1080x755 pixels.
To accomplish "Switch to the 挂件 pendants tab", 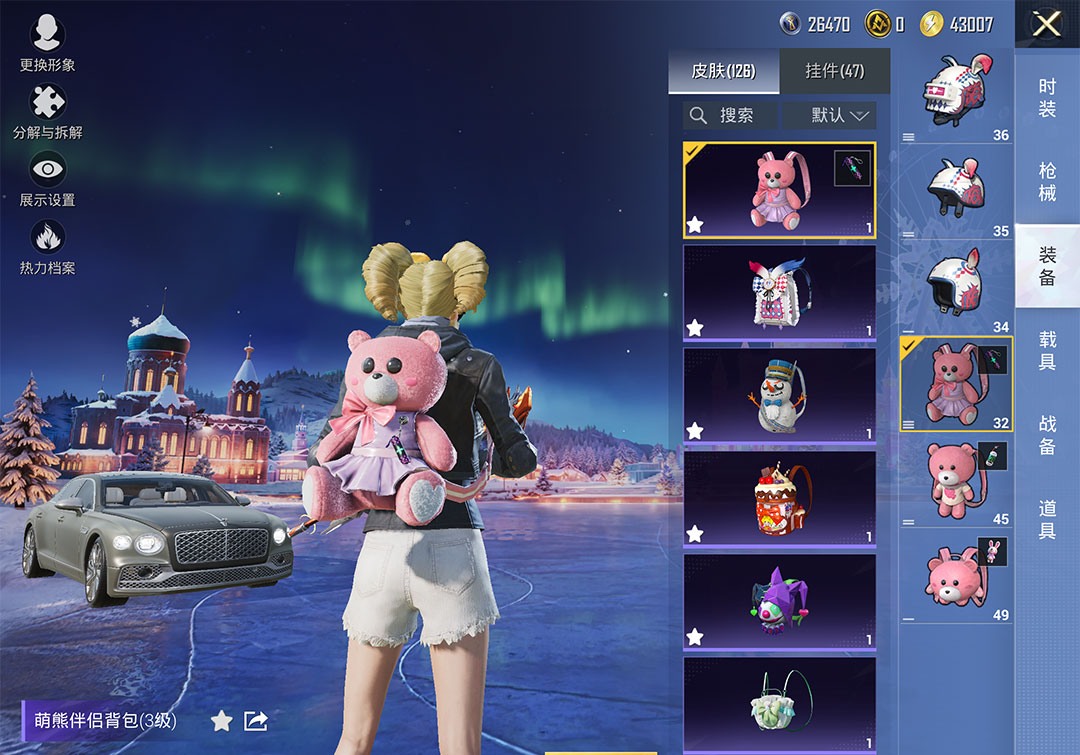I will point(834,71).
